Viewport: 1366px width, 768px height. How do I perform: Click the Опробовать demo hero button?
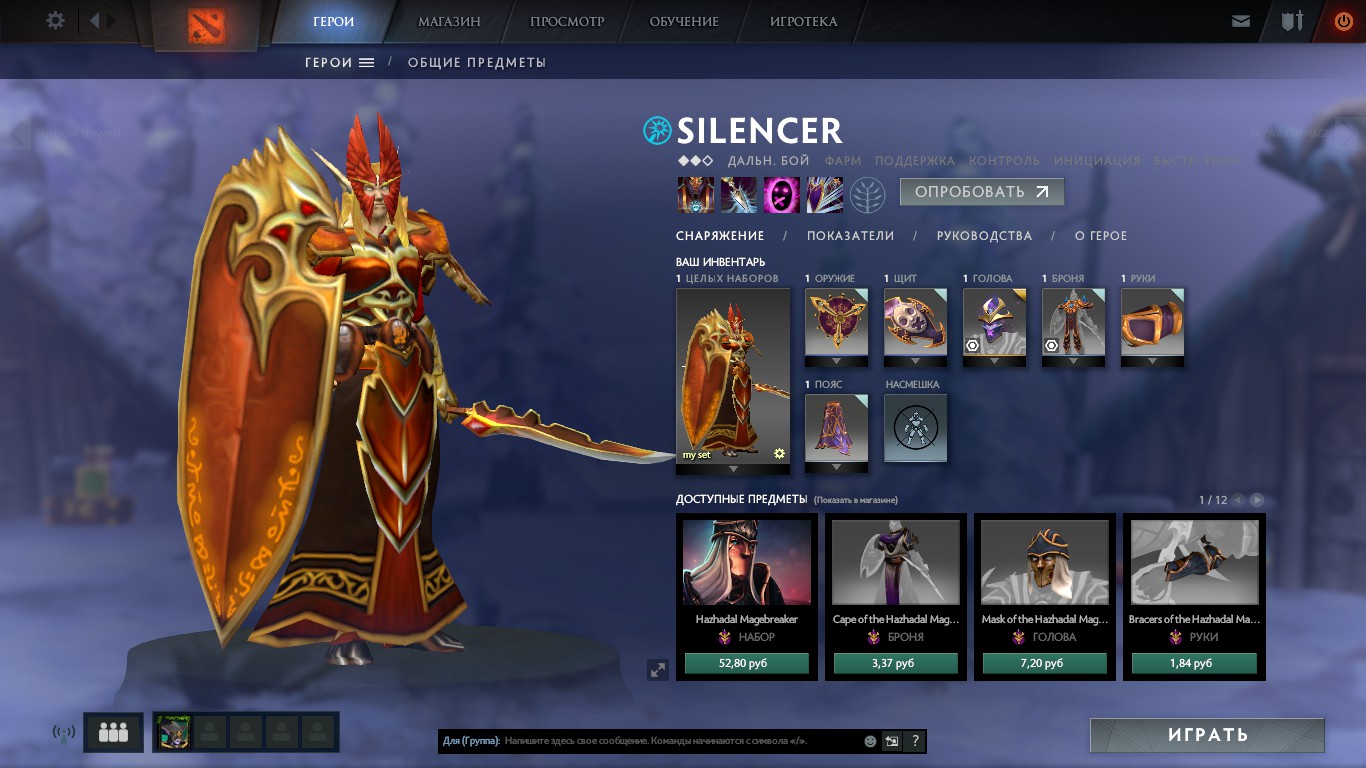981,192
